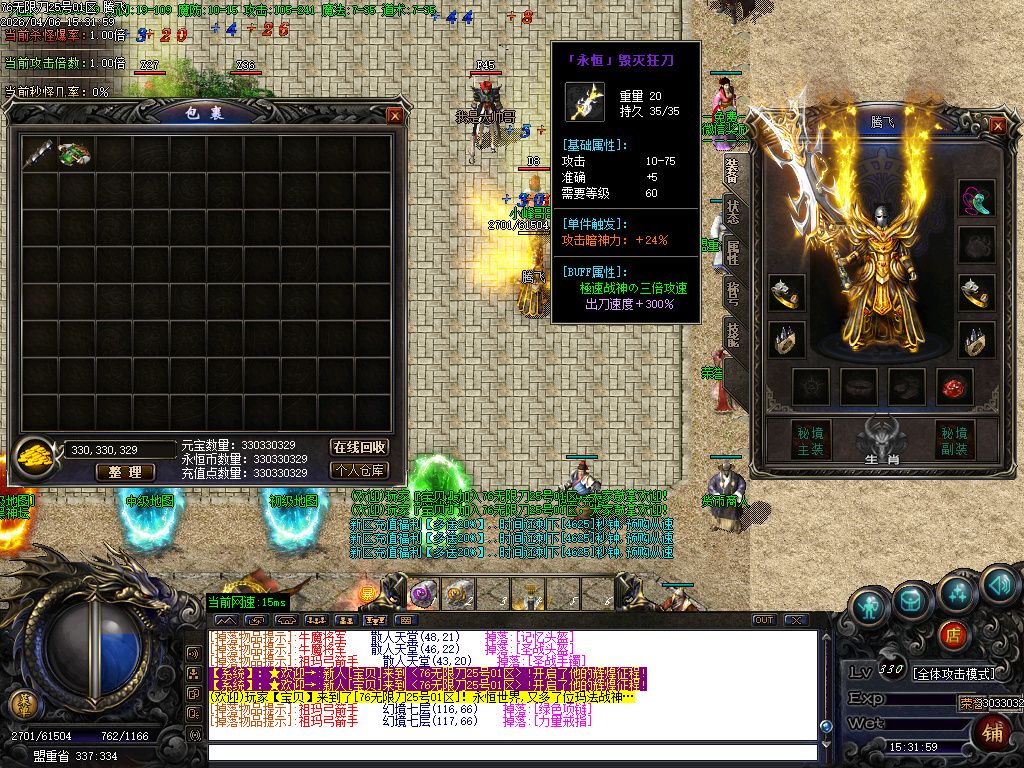Screen dimensions: 1024x768
Task: Select the red gem equipment slot
Action: 954,385
